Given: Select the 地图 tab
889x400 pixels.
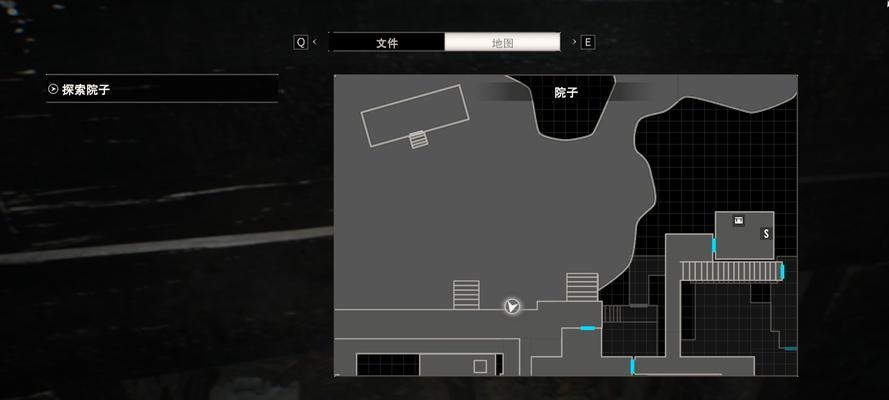Looking at the screenshot, I should pos(502,42).
